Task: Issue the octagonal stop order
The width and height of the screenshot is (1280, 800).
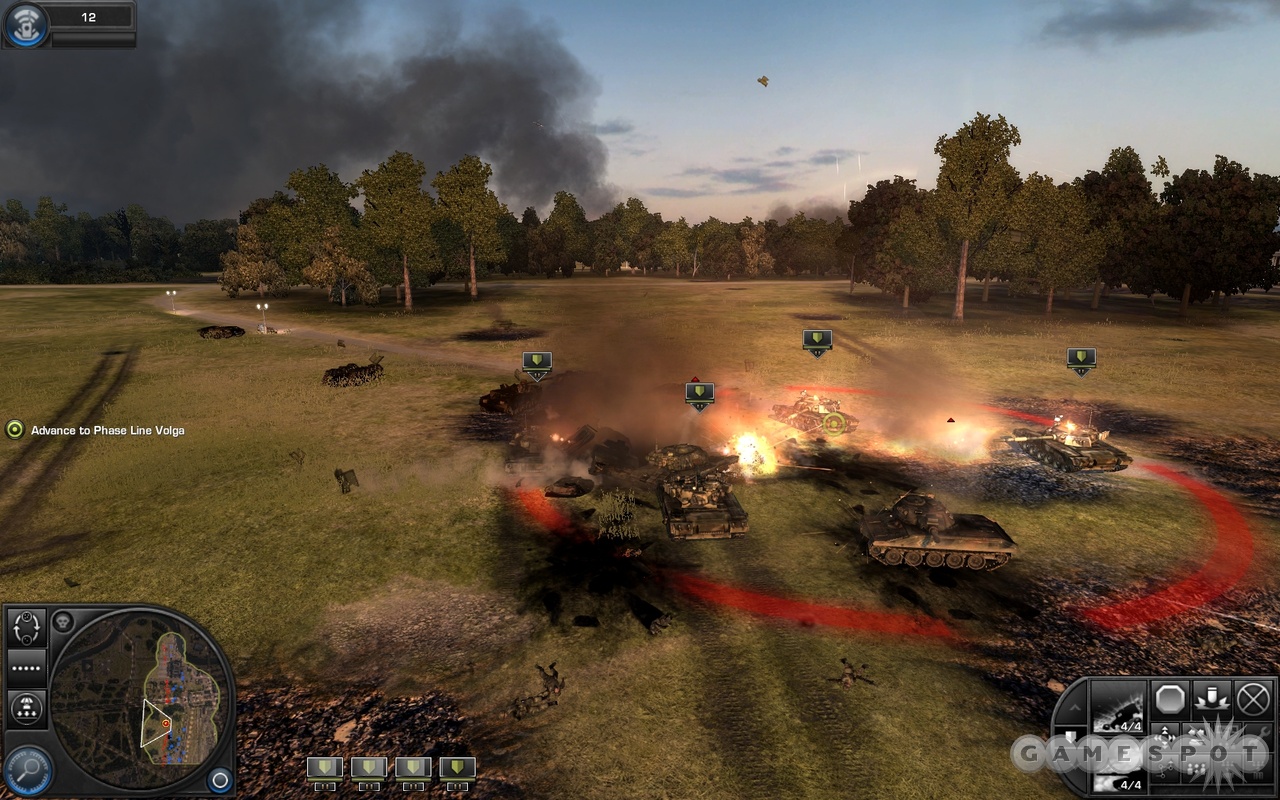Action: (1169, 699)
